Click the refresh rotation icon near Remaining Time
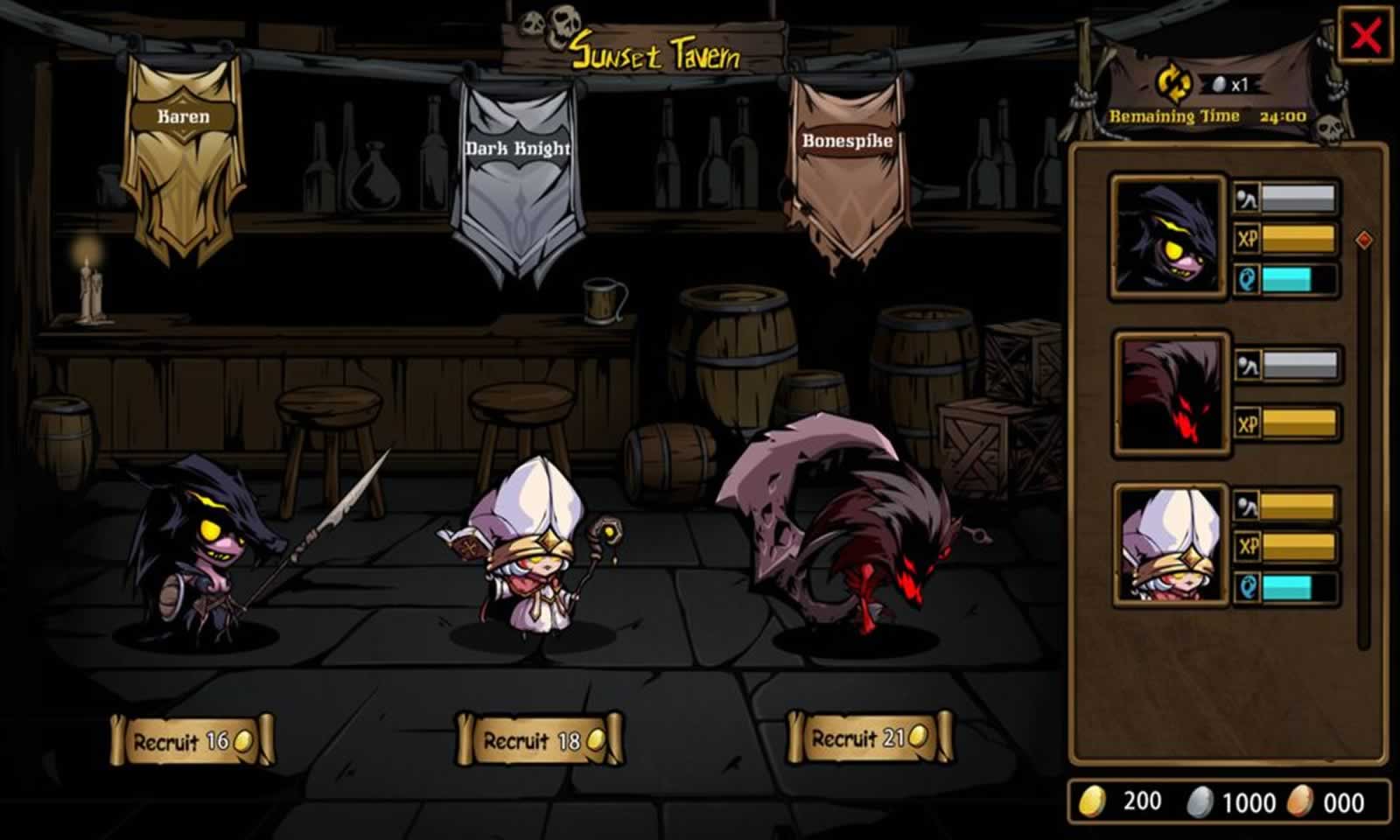 (x=1174, y=83)
